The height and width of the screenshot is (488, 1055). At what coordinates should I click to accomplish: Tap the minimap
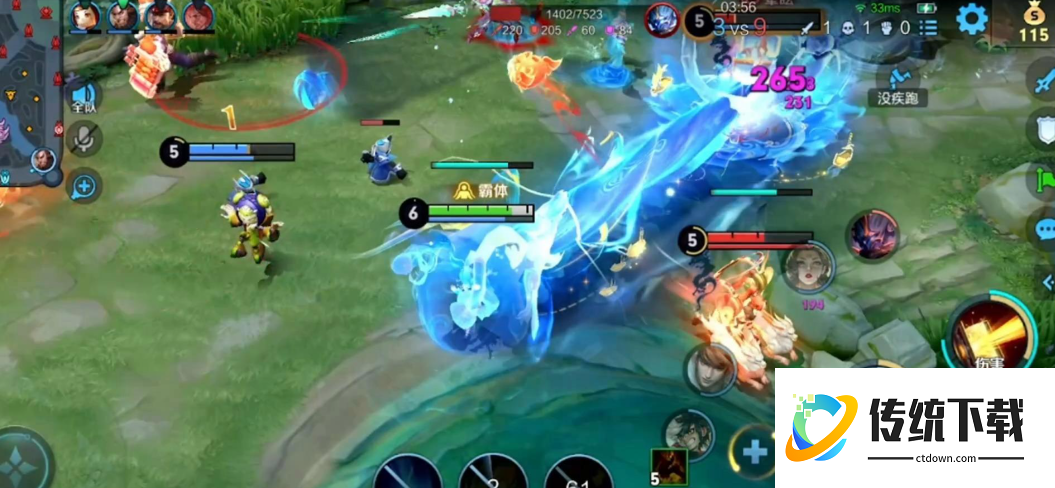click(28, 100)
